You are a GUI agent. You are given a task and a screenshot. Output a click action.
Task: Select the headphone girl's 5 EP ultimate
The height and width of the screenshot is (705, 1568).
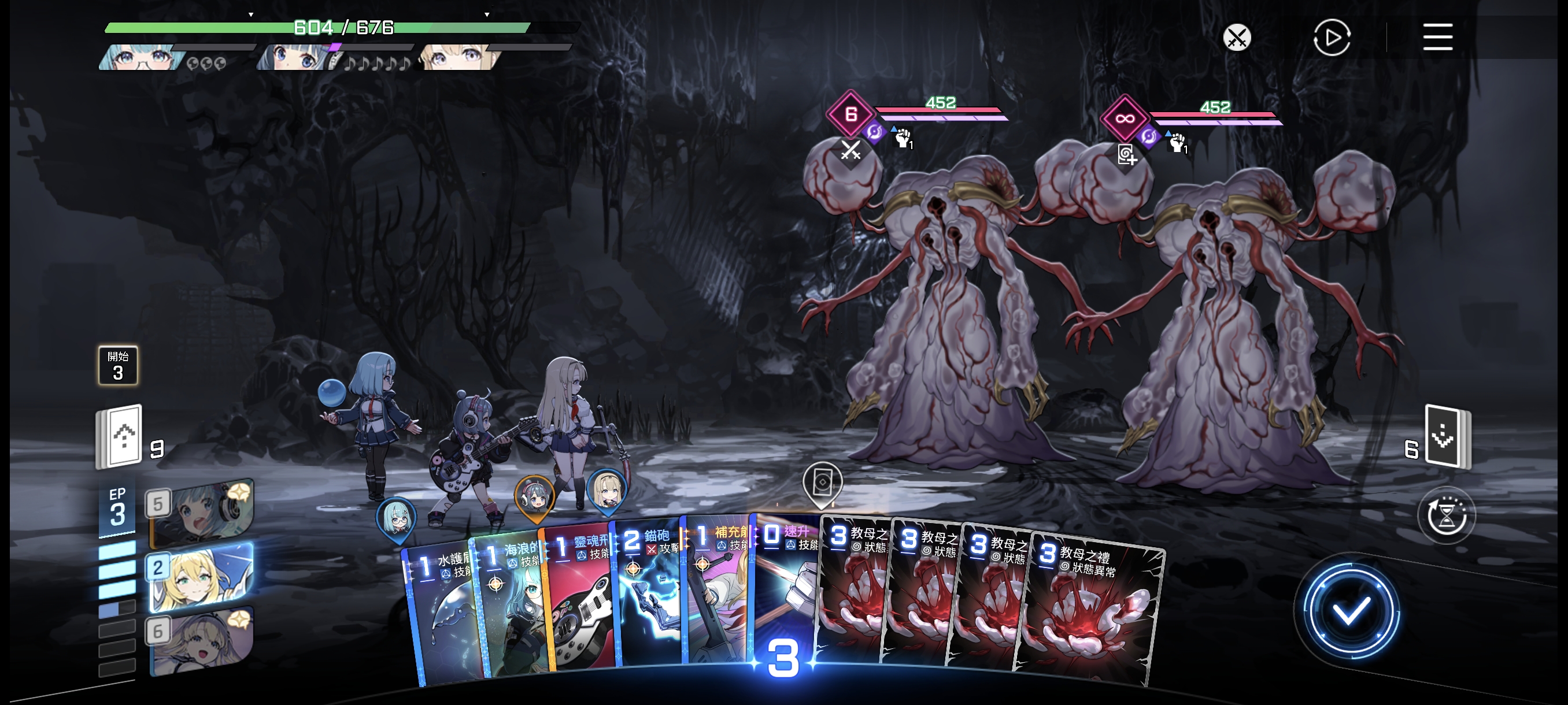pos(201,512)
